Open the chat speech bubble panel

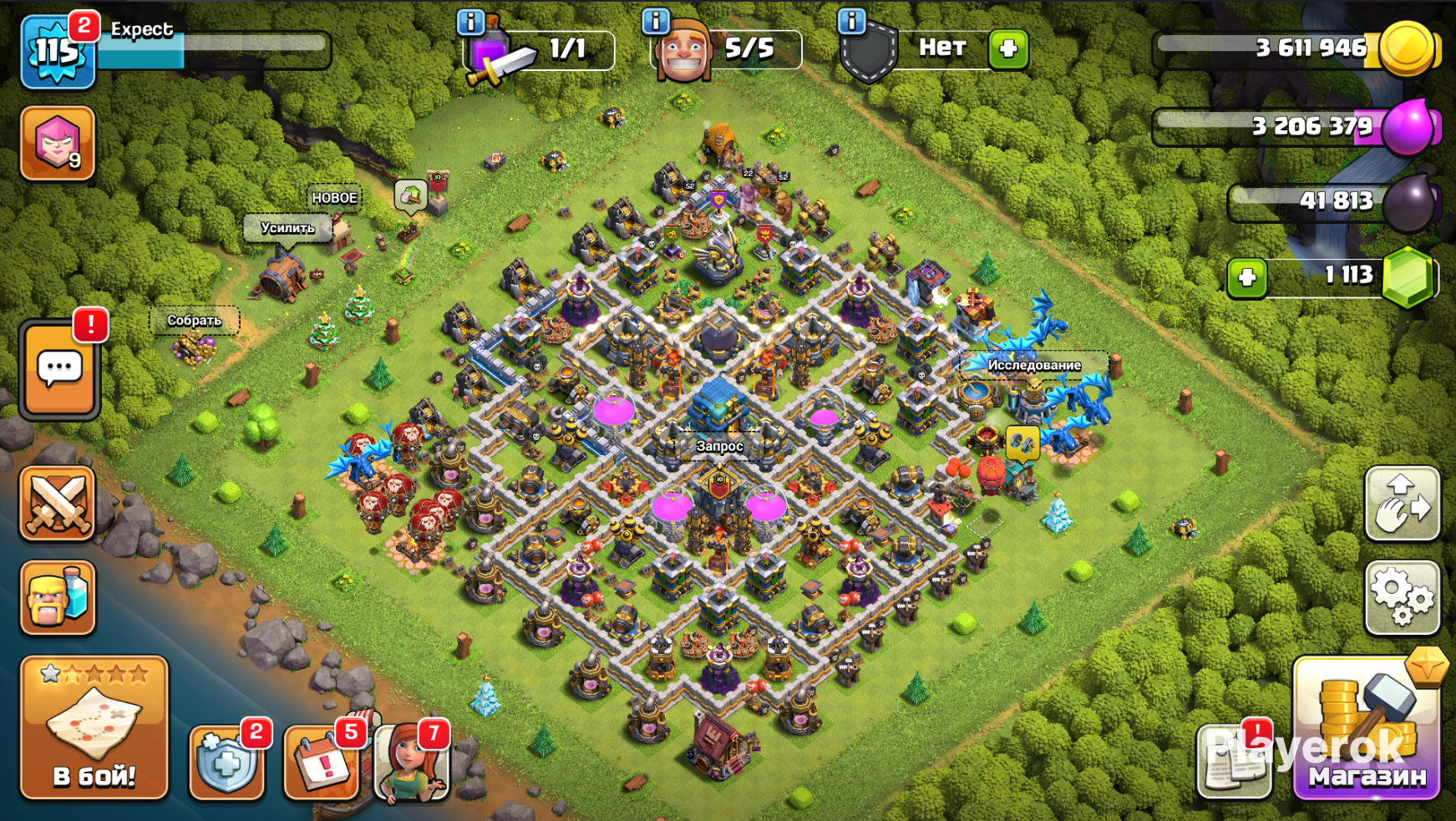coord(58,370)
